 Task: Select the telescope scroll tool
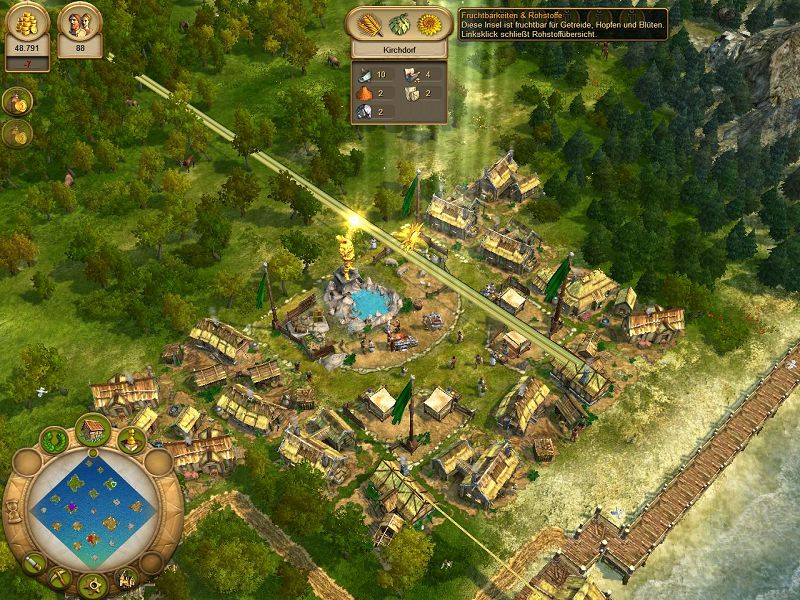(33, 564)
